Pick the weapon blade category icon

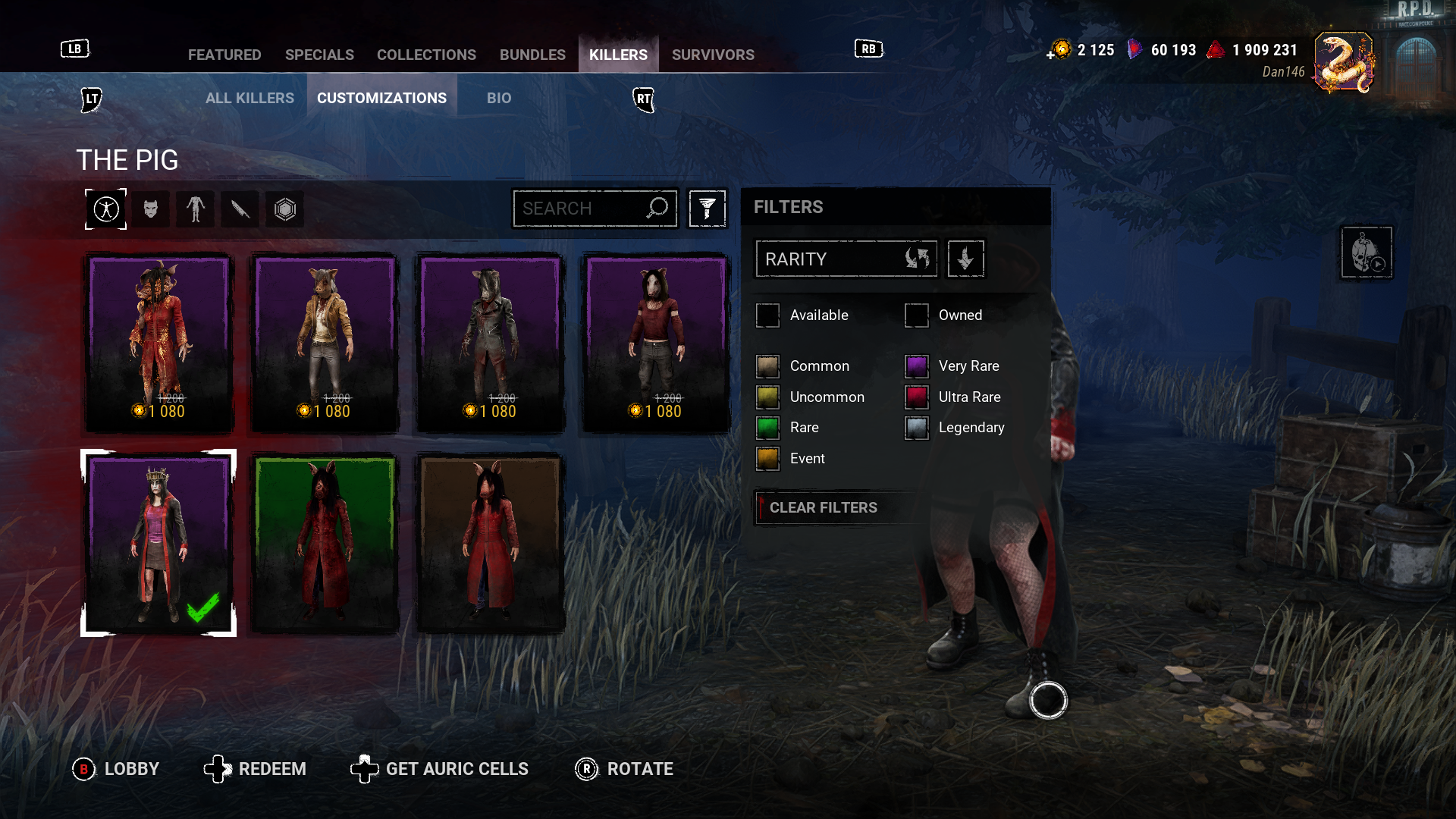(240, 209)
